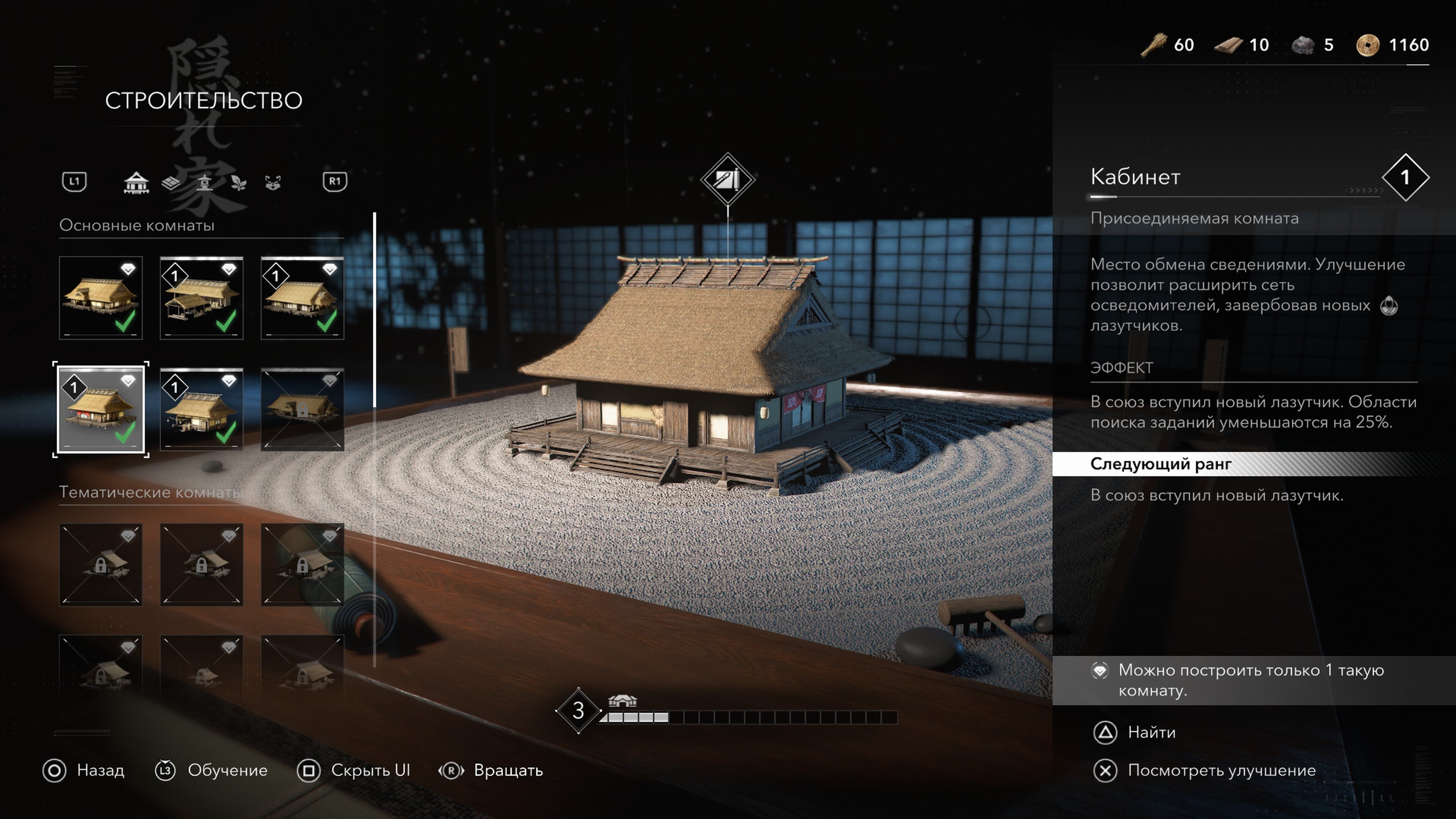Select the built room tile without a rank badge
The width and height of the screenshot is (1456, 819).
click(x=100, y=298)
